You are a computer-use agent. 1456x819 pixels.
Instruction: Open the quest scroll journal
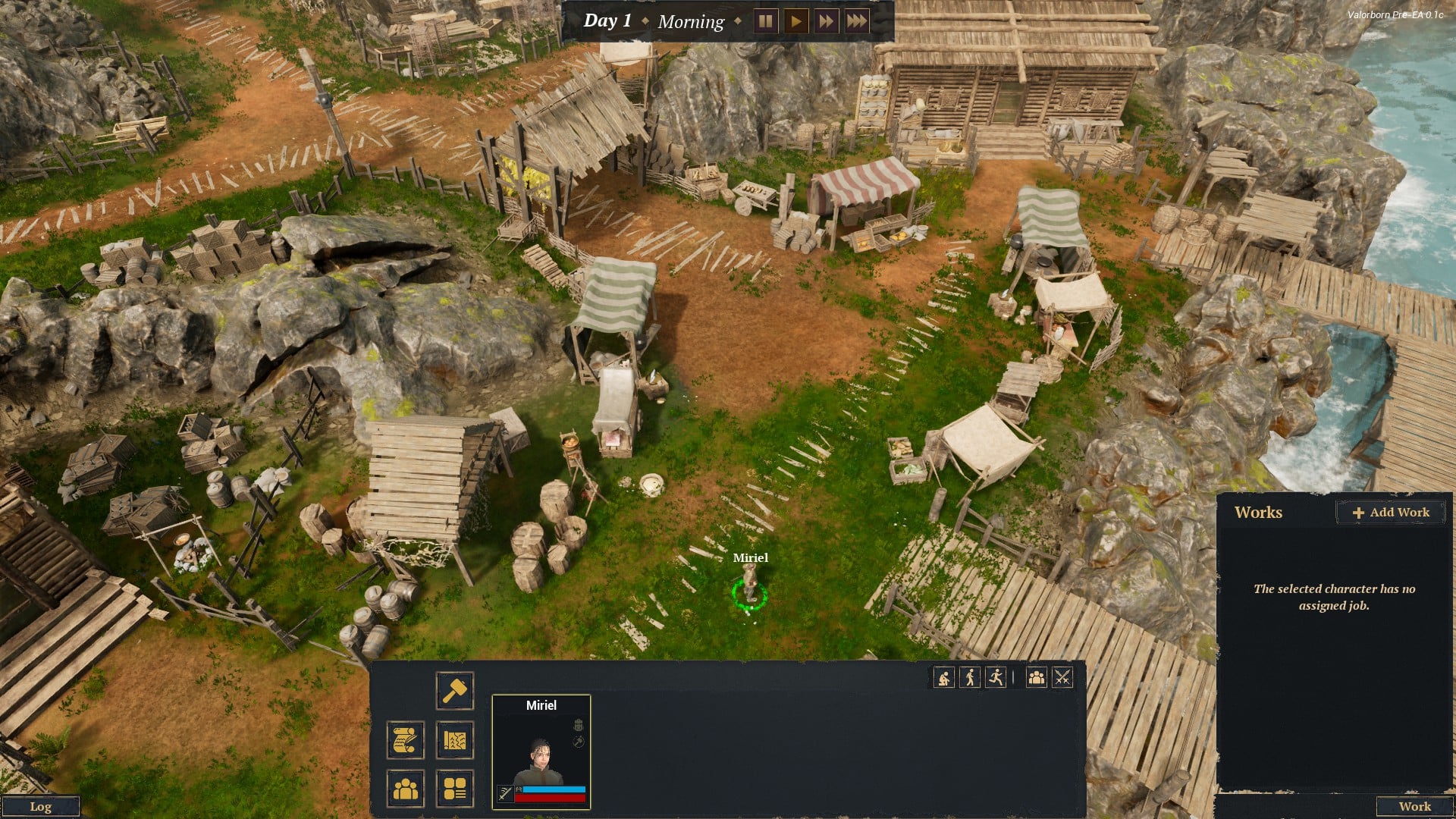(405, 740)
